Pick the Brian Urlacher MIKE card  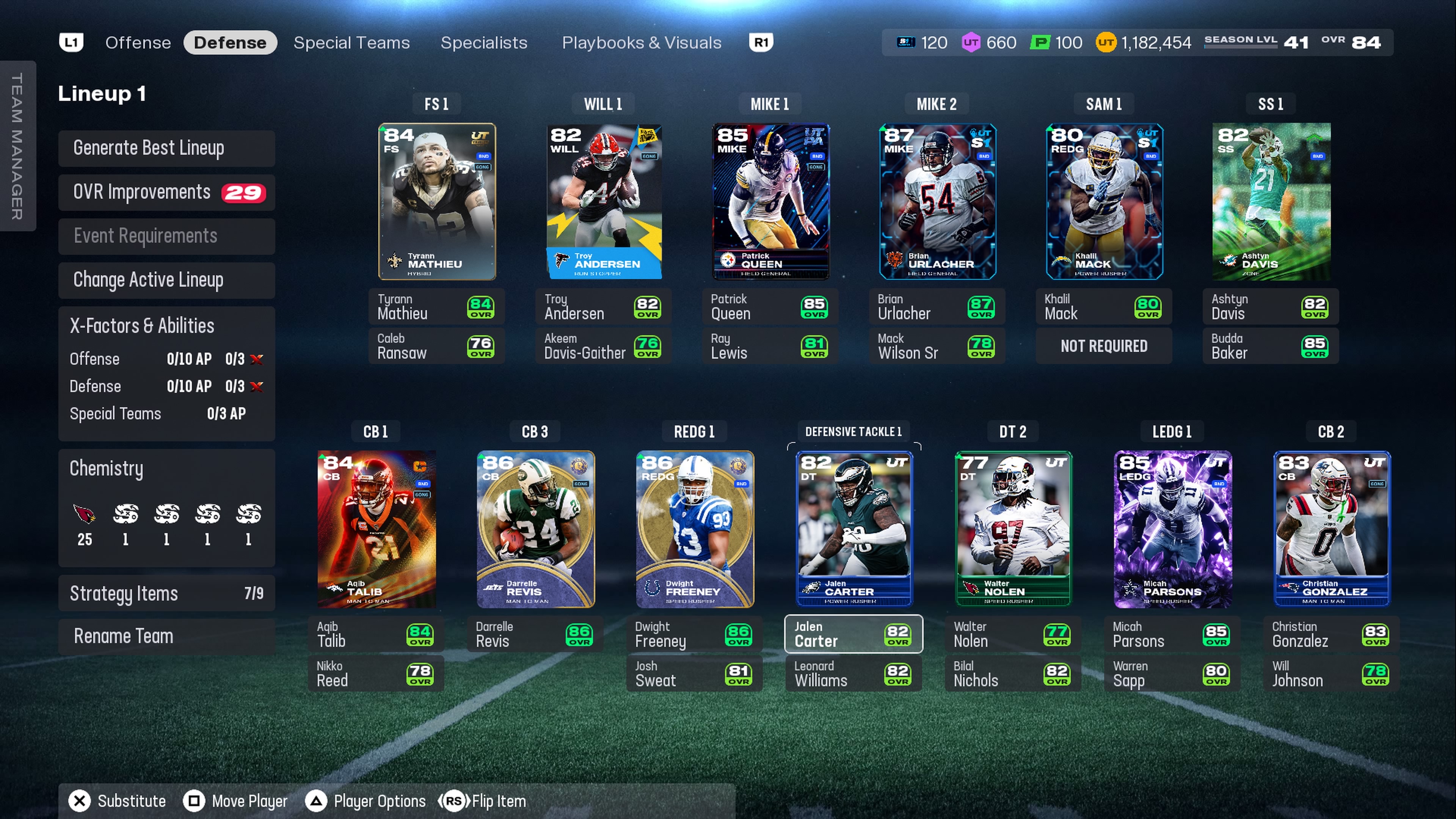click(937, 201)
